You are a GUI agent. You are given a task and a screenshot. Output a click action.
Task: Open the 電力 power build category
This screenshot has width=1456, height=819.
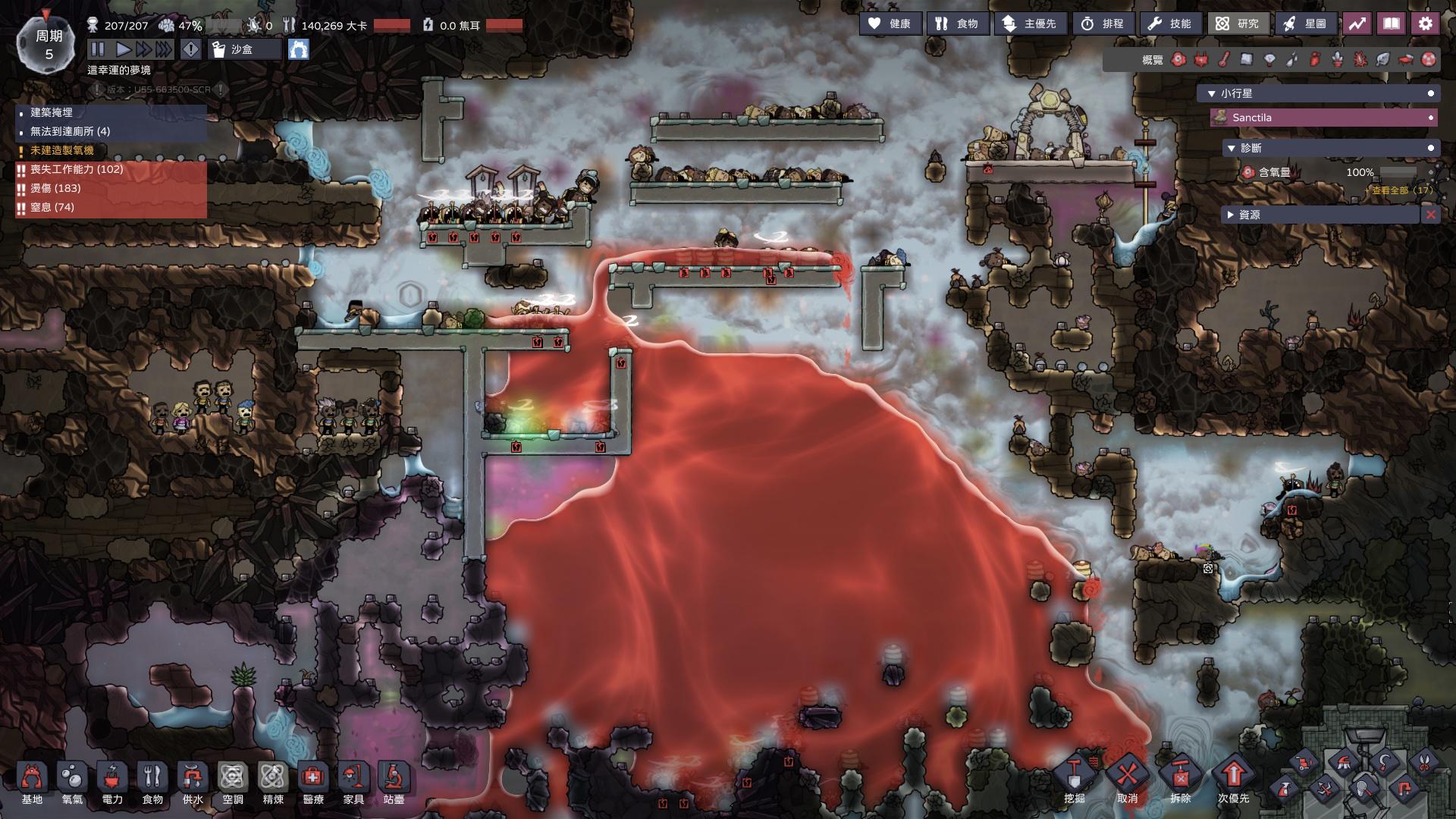(x=112, y=783)
